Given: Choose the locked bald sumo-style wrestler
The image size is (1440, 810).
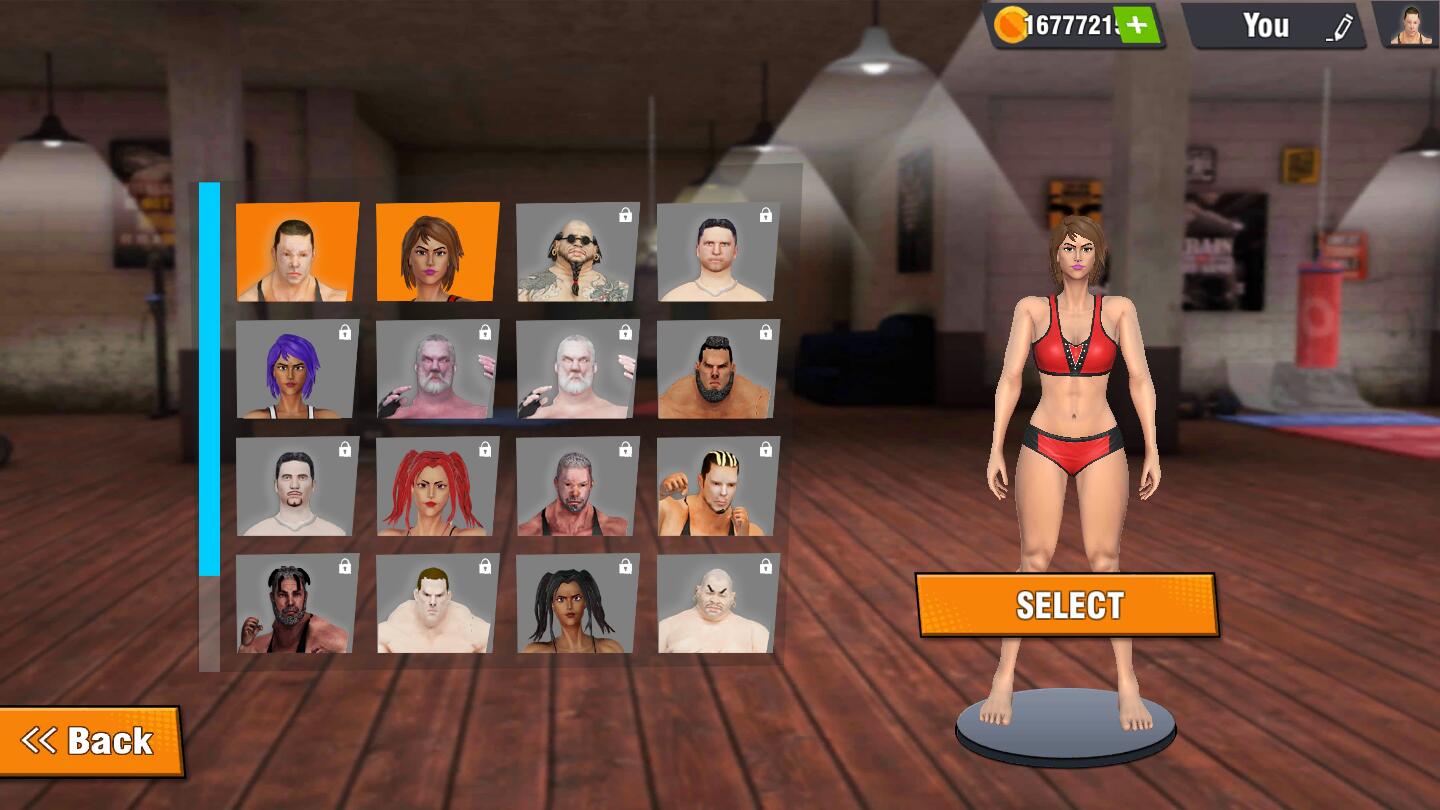Looking at the screenshot, I should click(718, 603).
